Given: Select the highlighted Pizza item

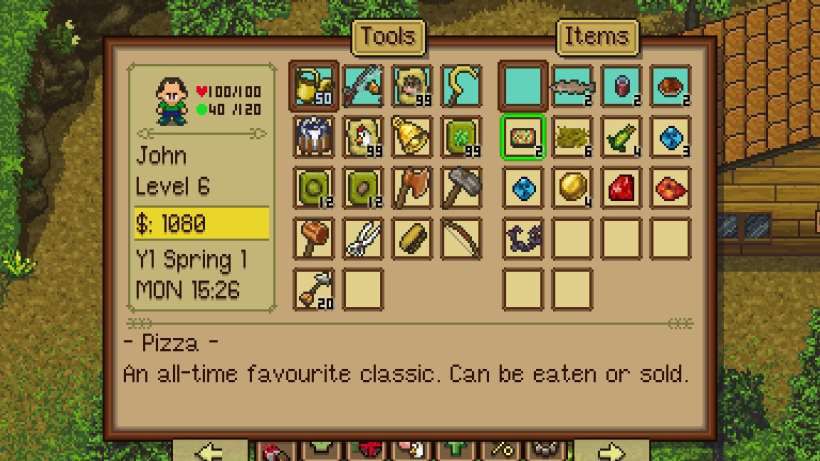Looking at the screenshot, I should pyautogui.click(x=522, y=137).
